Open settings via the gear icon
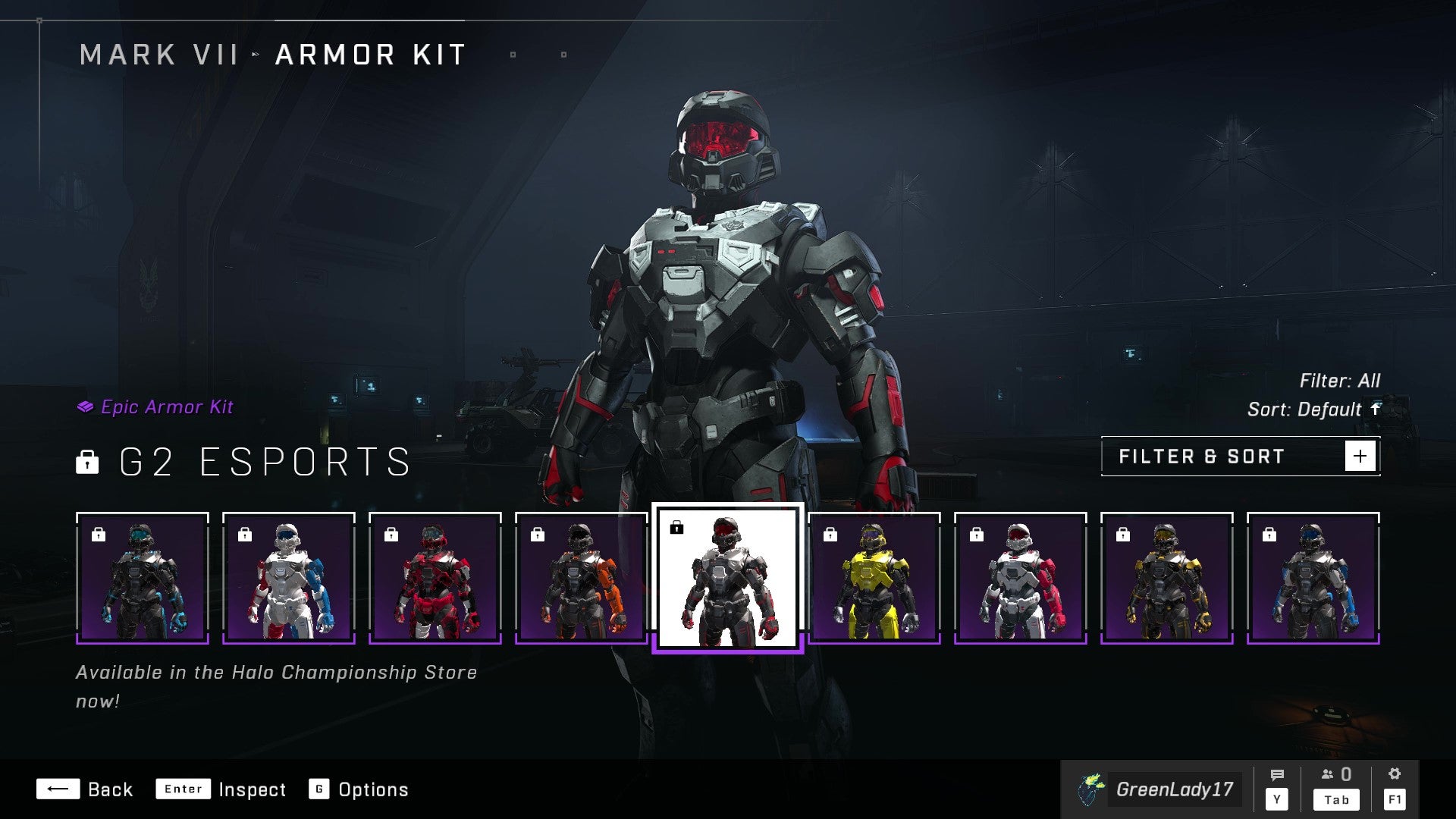This screenshot has width=1456, height=819. tap(1395, 774)
